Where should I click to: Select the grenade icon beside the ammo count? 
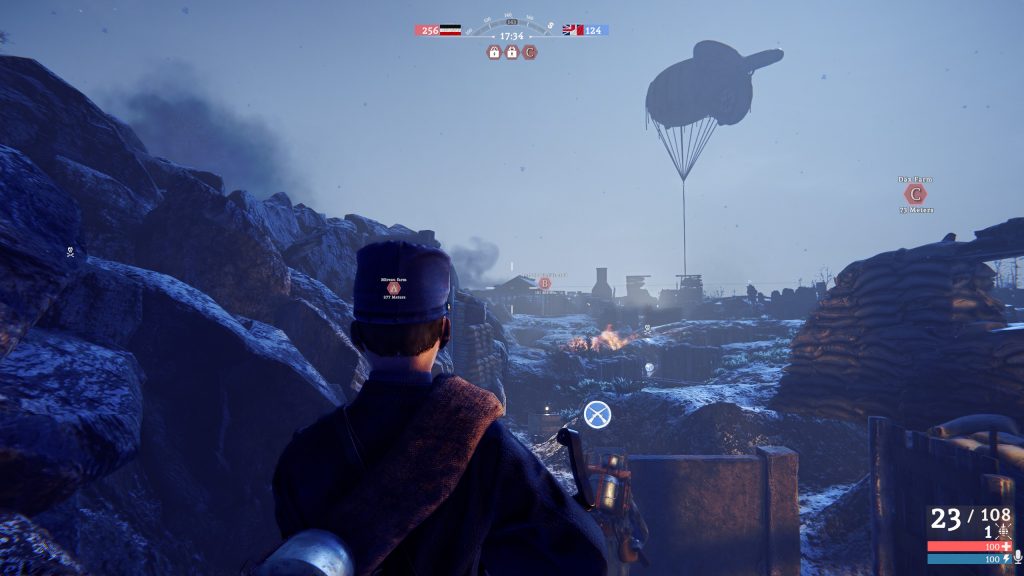[1003, 533]
